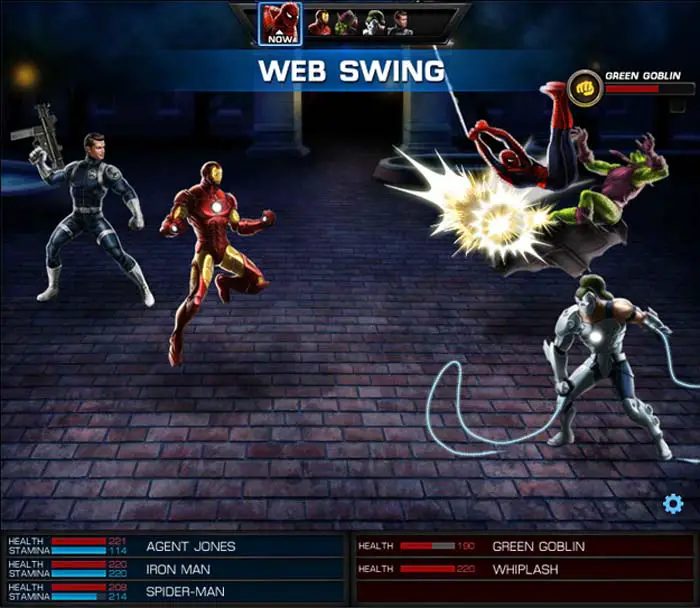Select Whiplash's portrait in the turn order
This screenshot has height=608, width=700.
pyautogui.click(x=375, y=23)
